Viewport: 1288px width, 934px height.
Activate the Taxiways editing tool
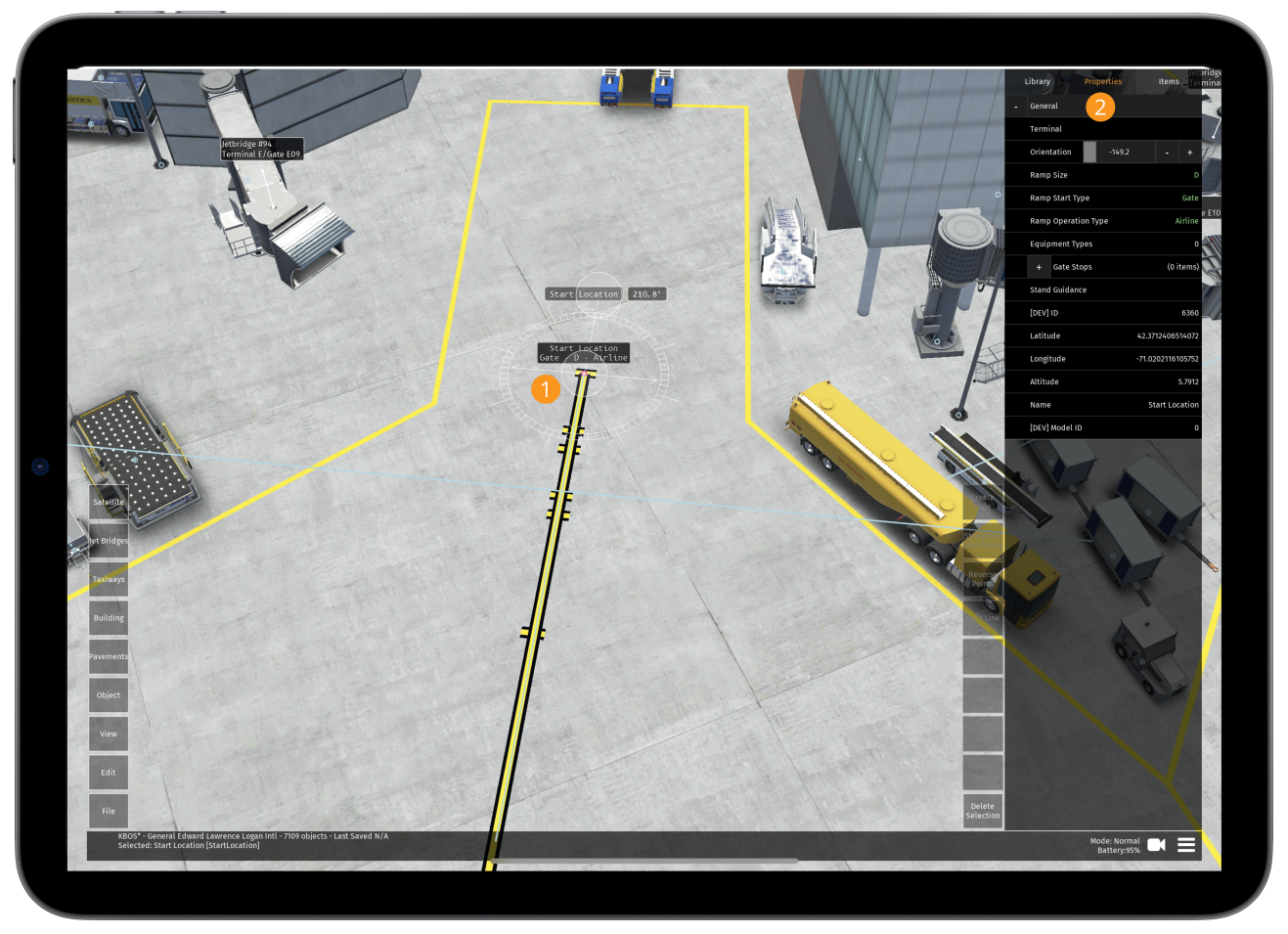point(108,579)
